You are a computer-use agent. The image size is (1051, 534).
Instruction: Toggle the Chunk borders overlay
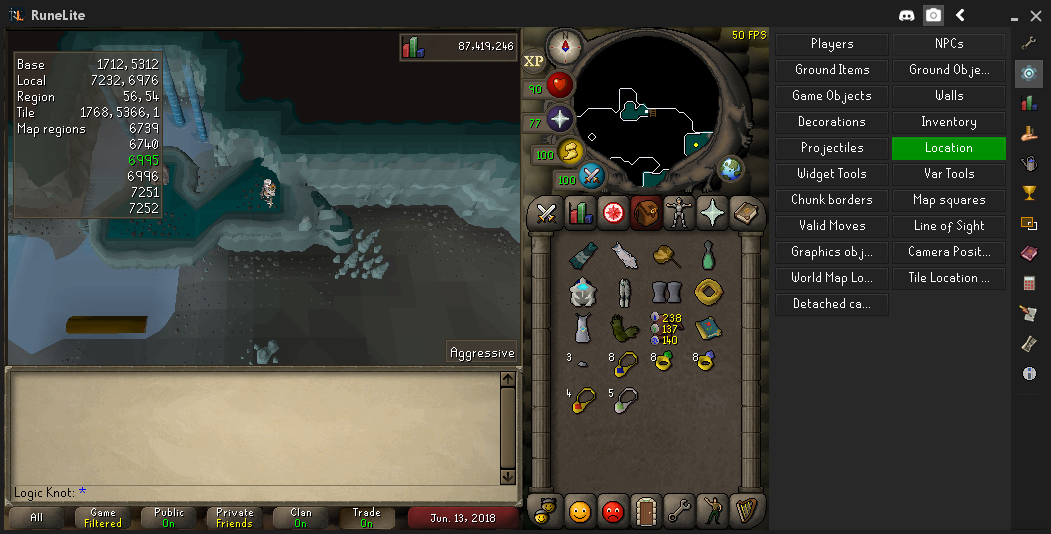832,200
